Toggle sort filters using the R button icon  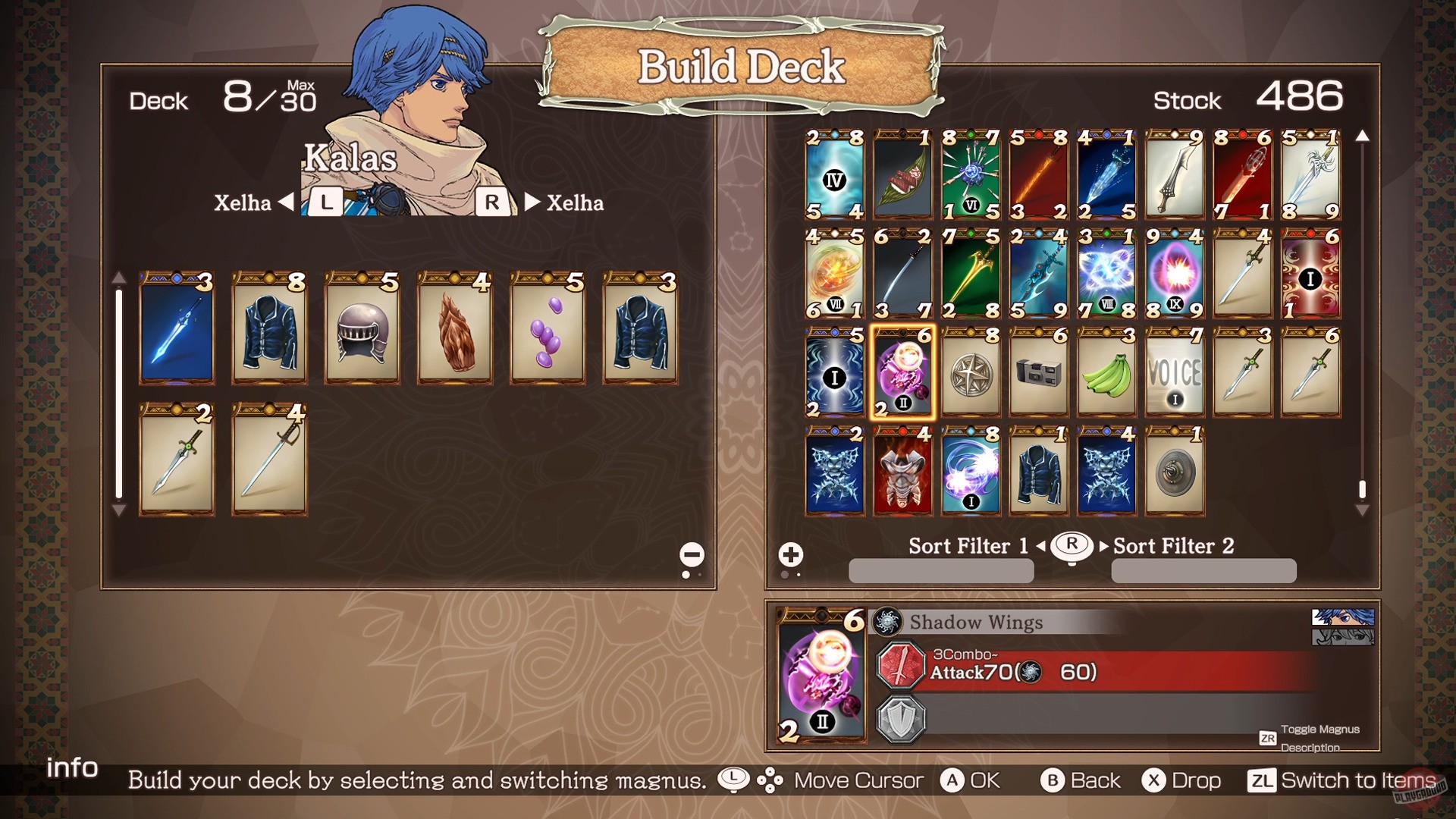pyautogui.click(x=1072, y=545)
